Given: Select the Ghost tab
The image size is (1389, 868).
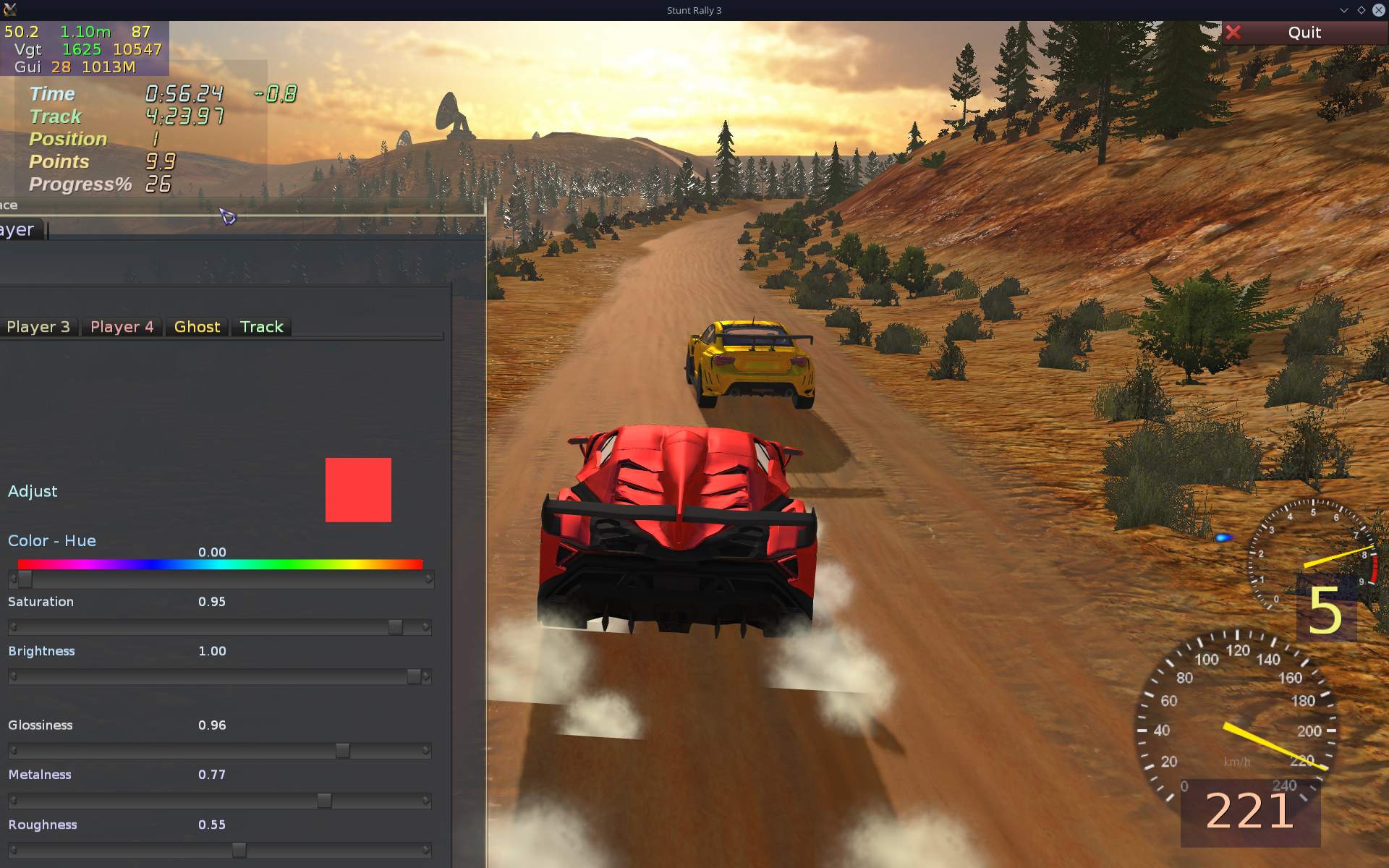Looking at the screenshot, I should pyautogui.click(x=197, y=327).
